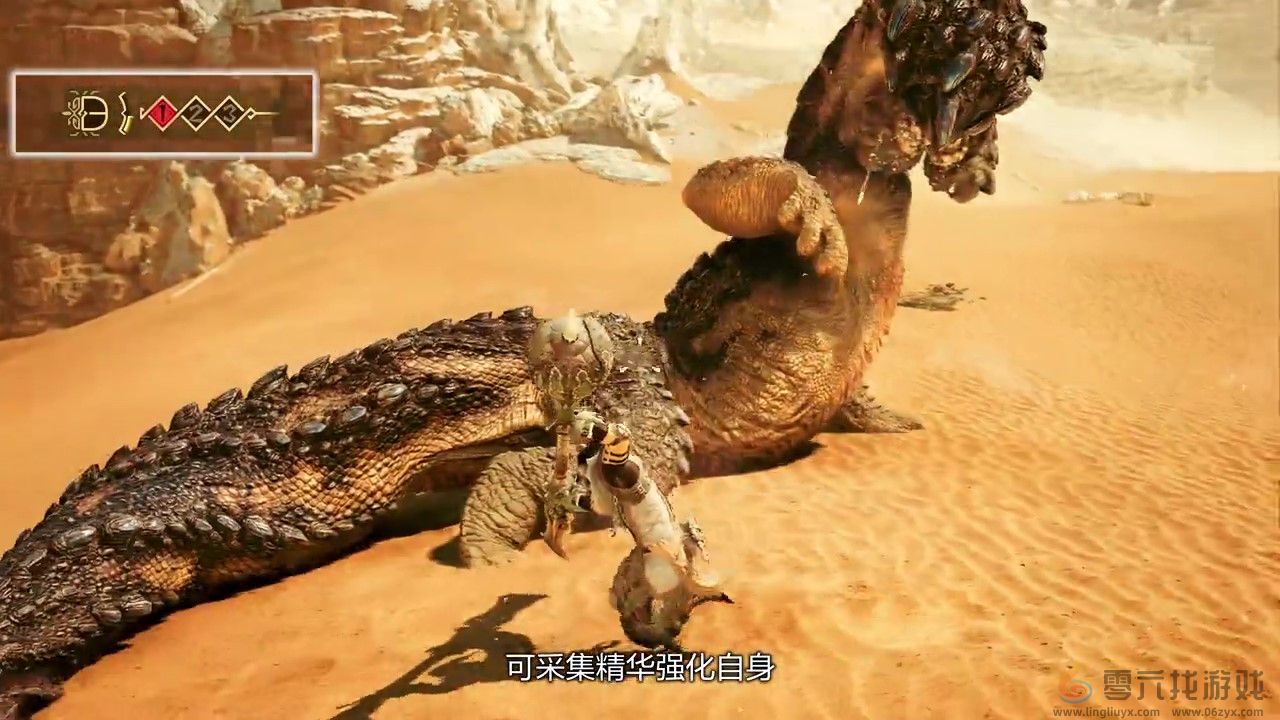
Task: Click the golden arrowhead ending the HUD gauge
Action: pyautogui.click(x=252, y=113)
